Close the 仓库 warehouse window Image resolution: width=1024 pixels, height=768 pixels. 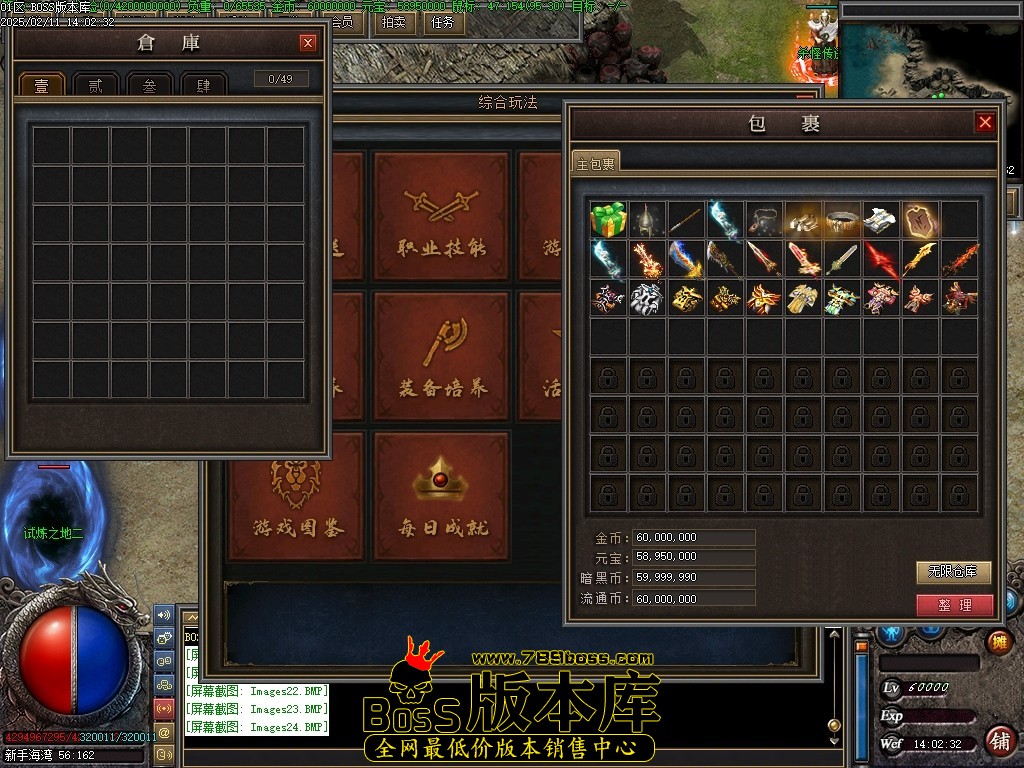pos(308,43)
